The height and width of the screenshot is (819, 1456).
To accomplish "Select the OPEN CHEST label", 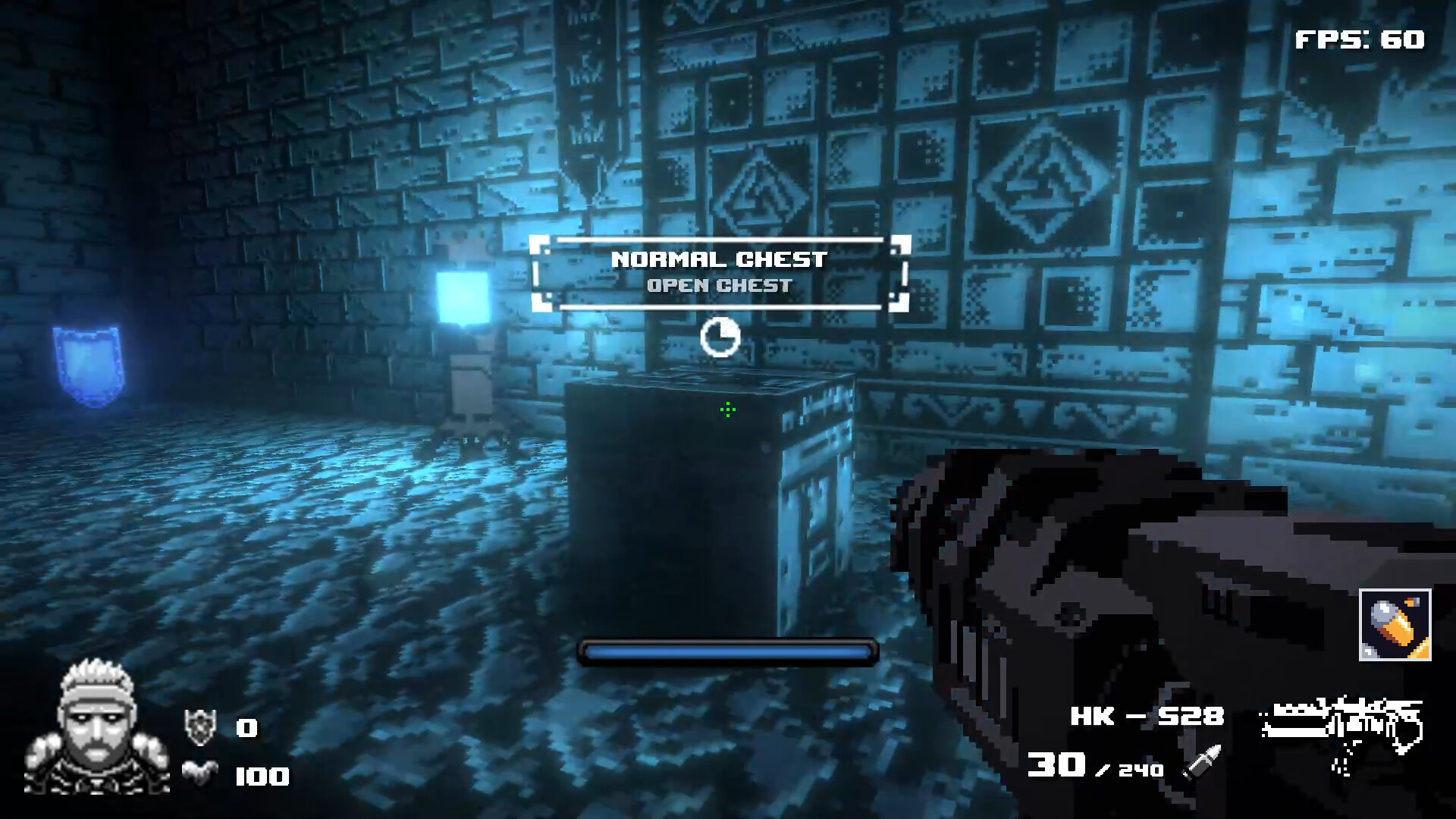I will click(719, 286).
